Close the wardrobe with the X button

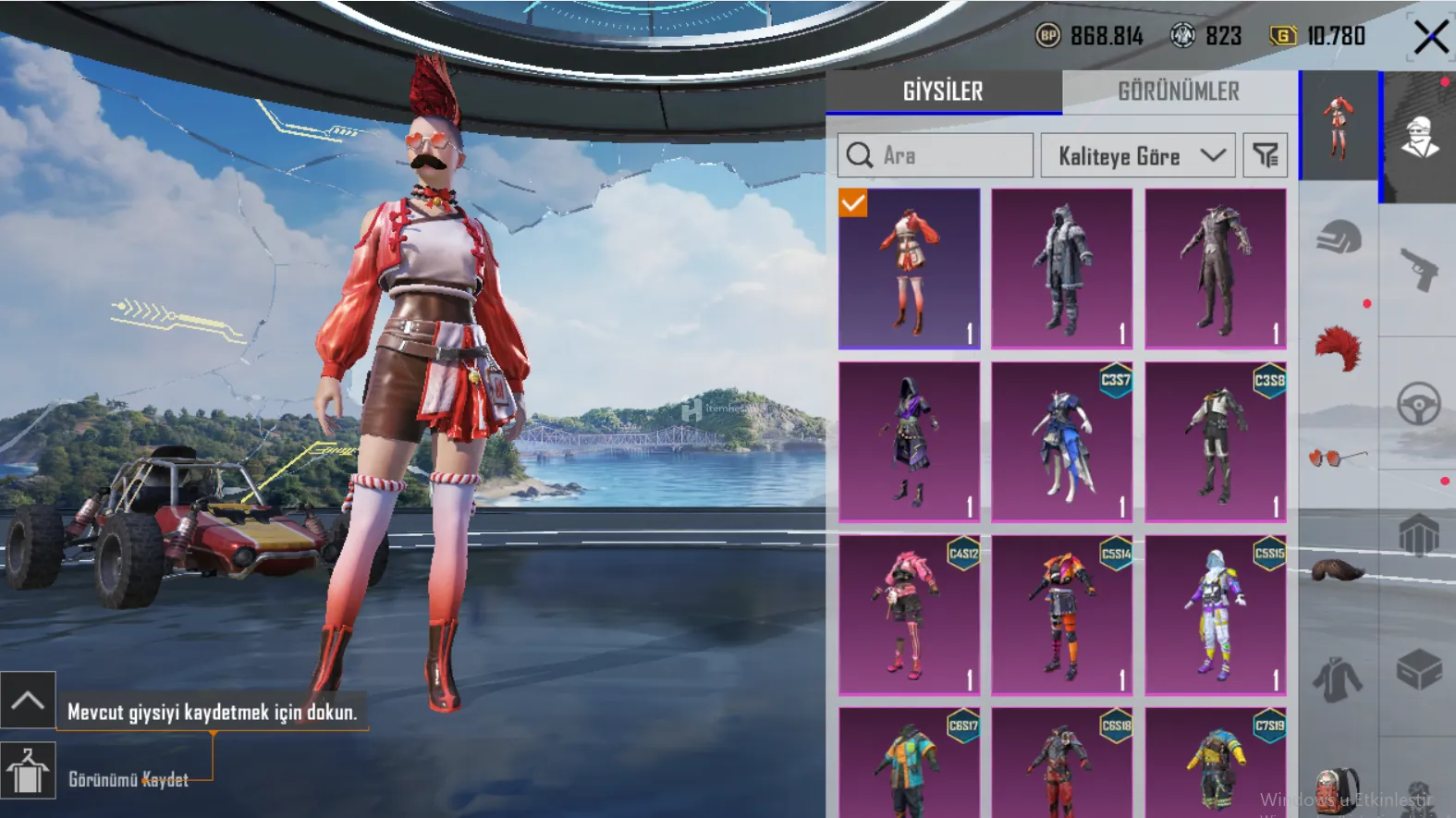point(1430,38)
